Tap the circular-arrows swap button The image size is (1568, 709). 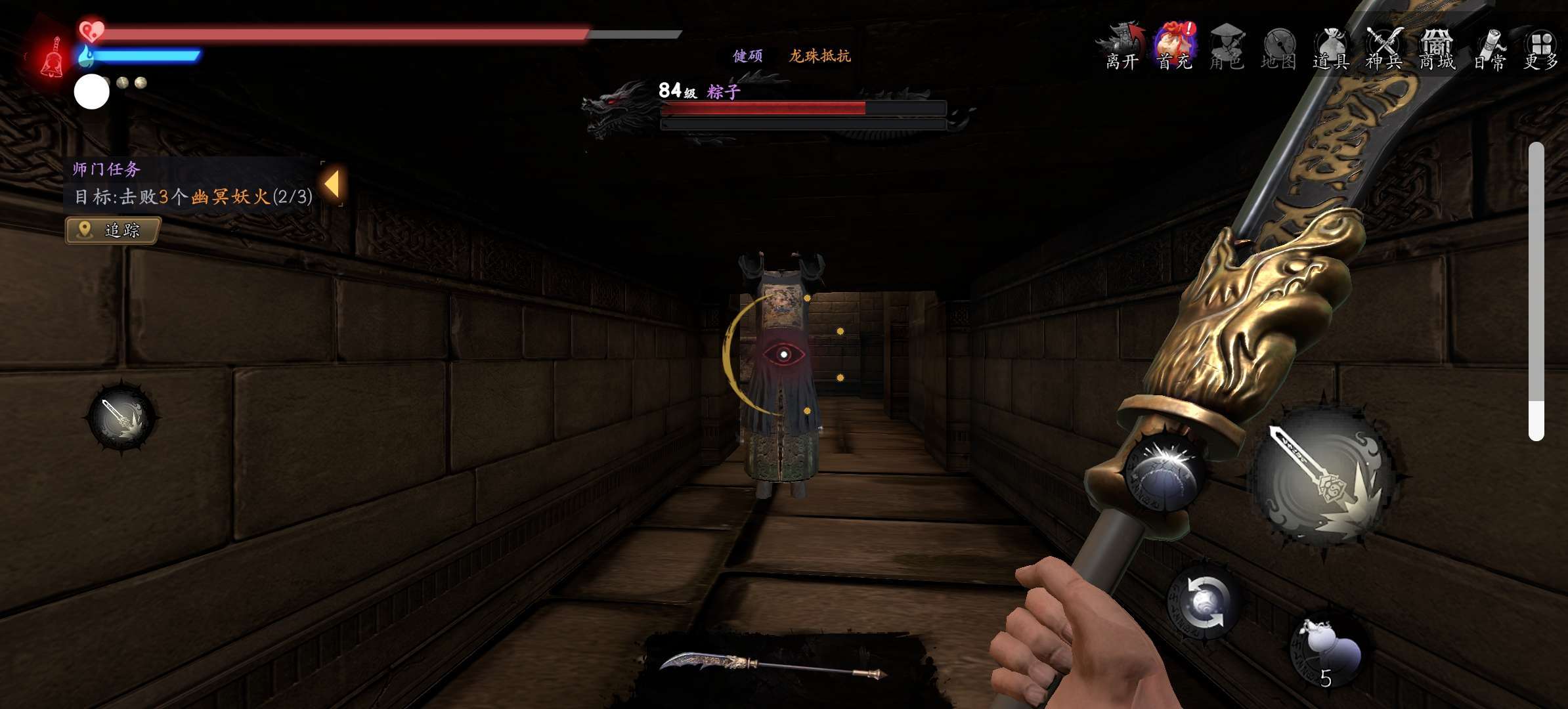1204,603
